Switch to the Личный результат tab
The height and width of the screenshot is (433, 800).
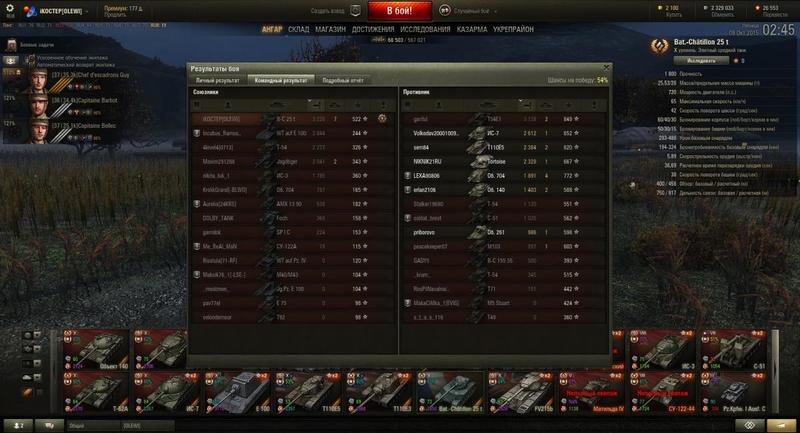coord(217,78)
